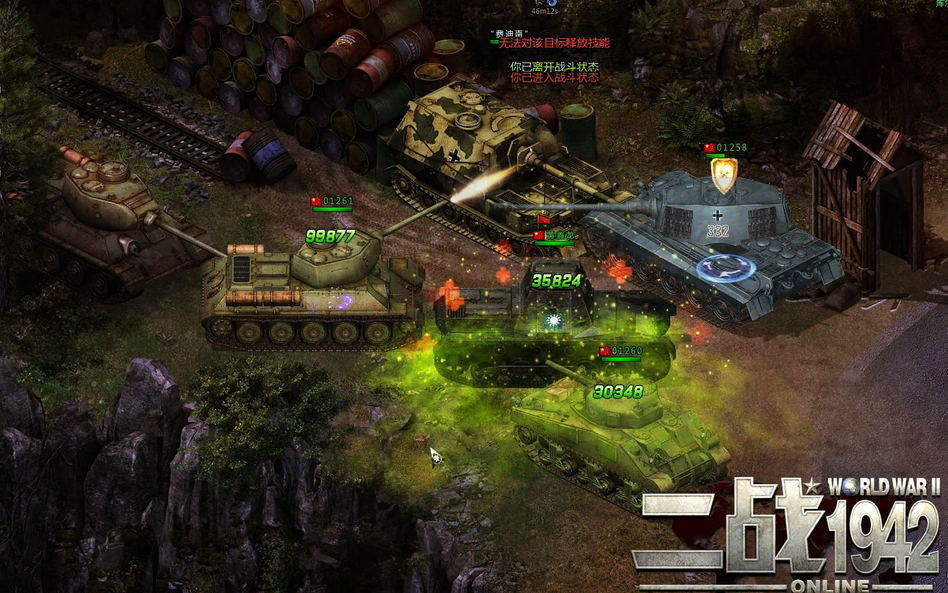Screen dimensions: 948x593
Task: Select the tank labeled player 01261
Action: (x=310, y=290)
